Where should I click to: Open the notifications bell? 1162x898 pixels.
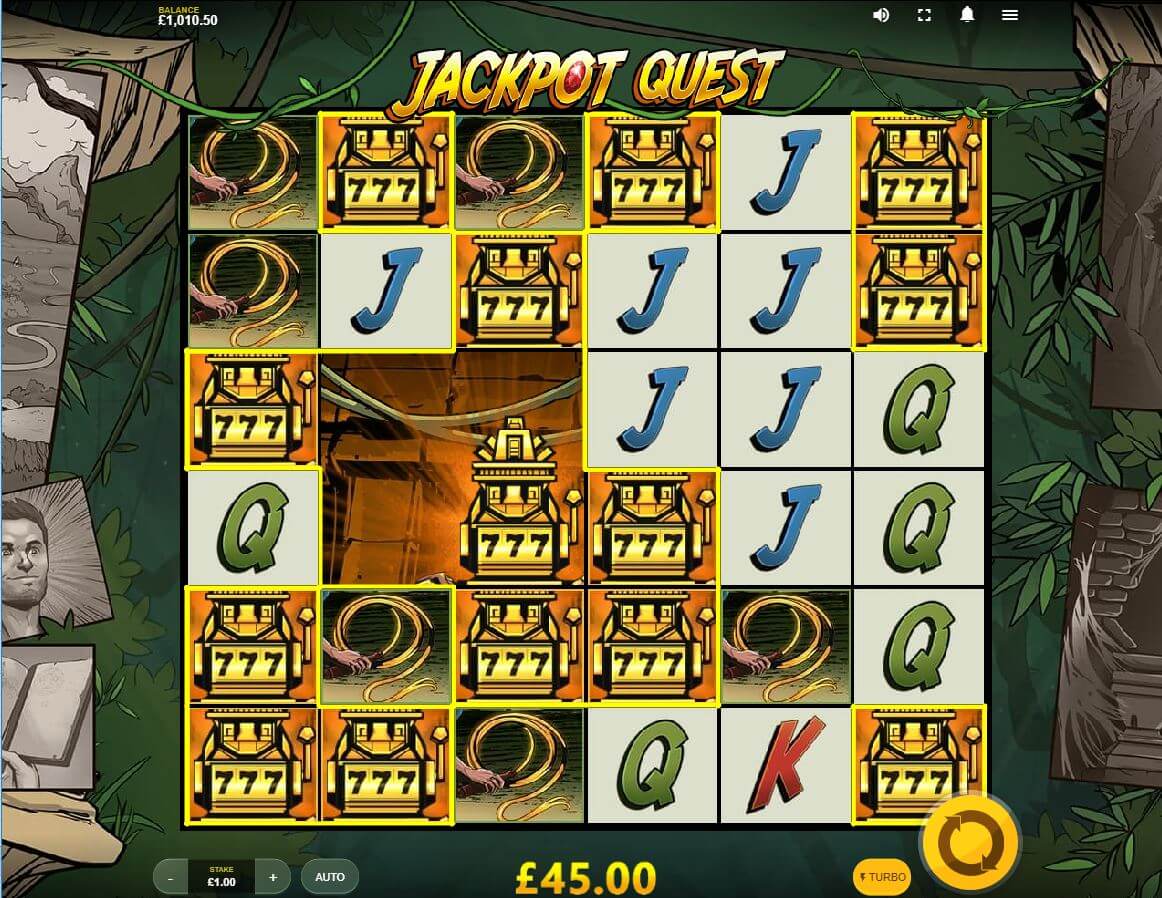(x=967, y=15)
